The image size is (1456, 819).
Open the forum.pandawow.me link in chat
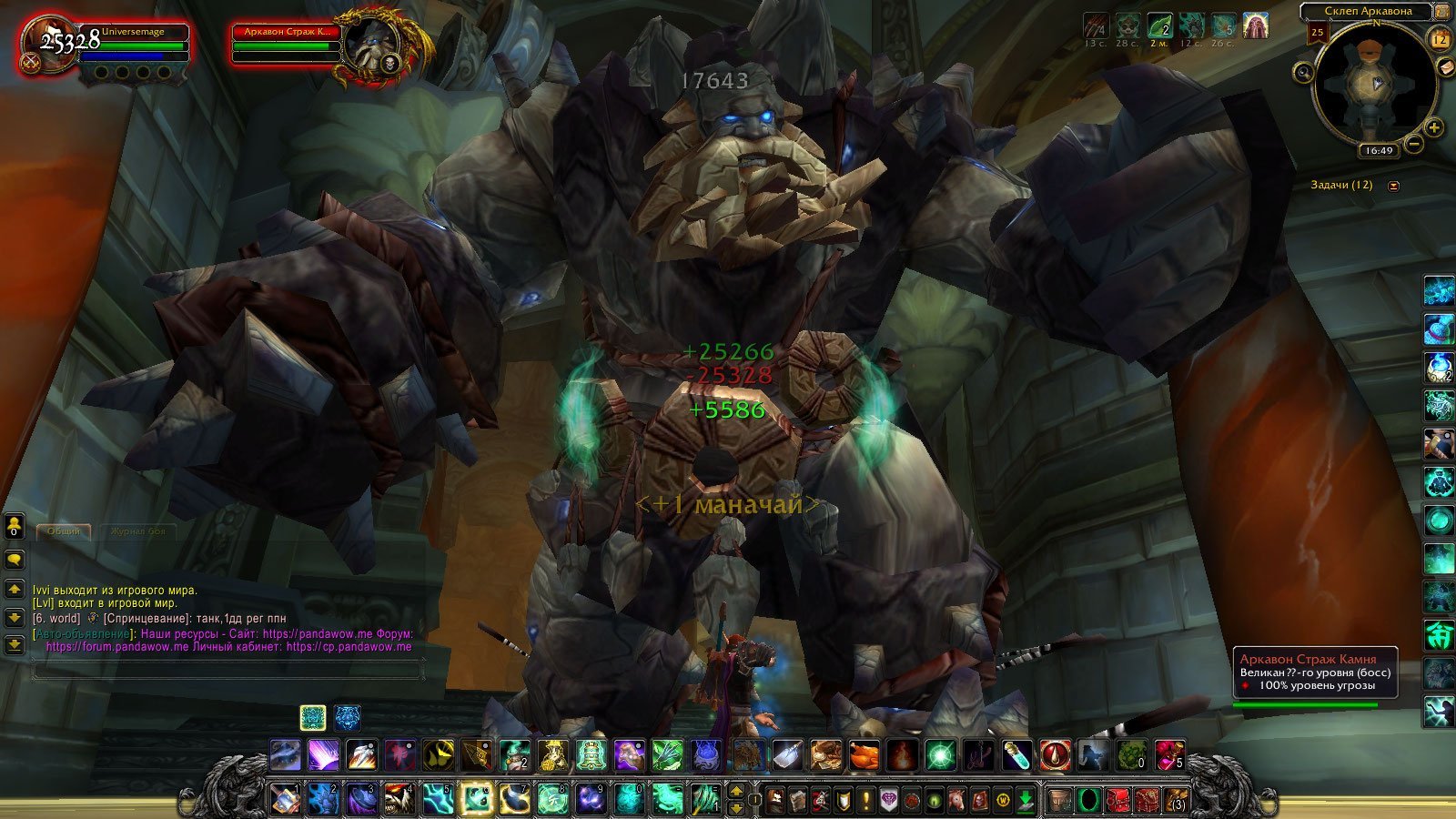point(117,647)
